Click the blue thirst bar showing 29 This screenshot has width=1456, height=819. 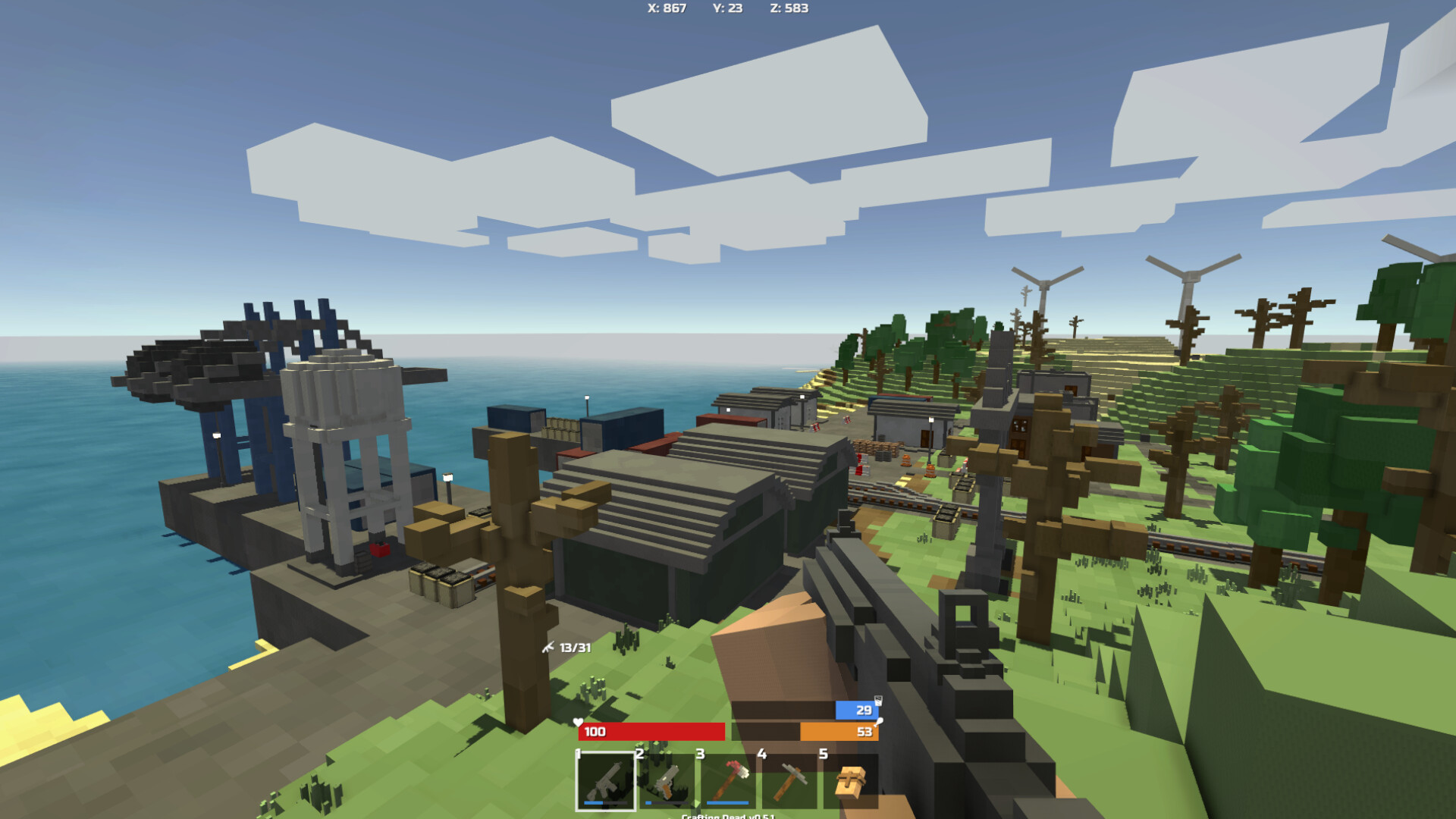(x=857, y=711)
